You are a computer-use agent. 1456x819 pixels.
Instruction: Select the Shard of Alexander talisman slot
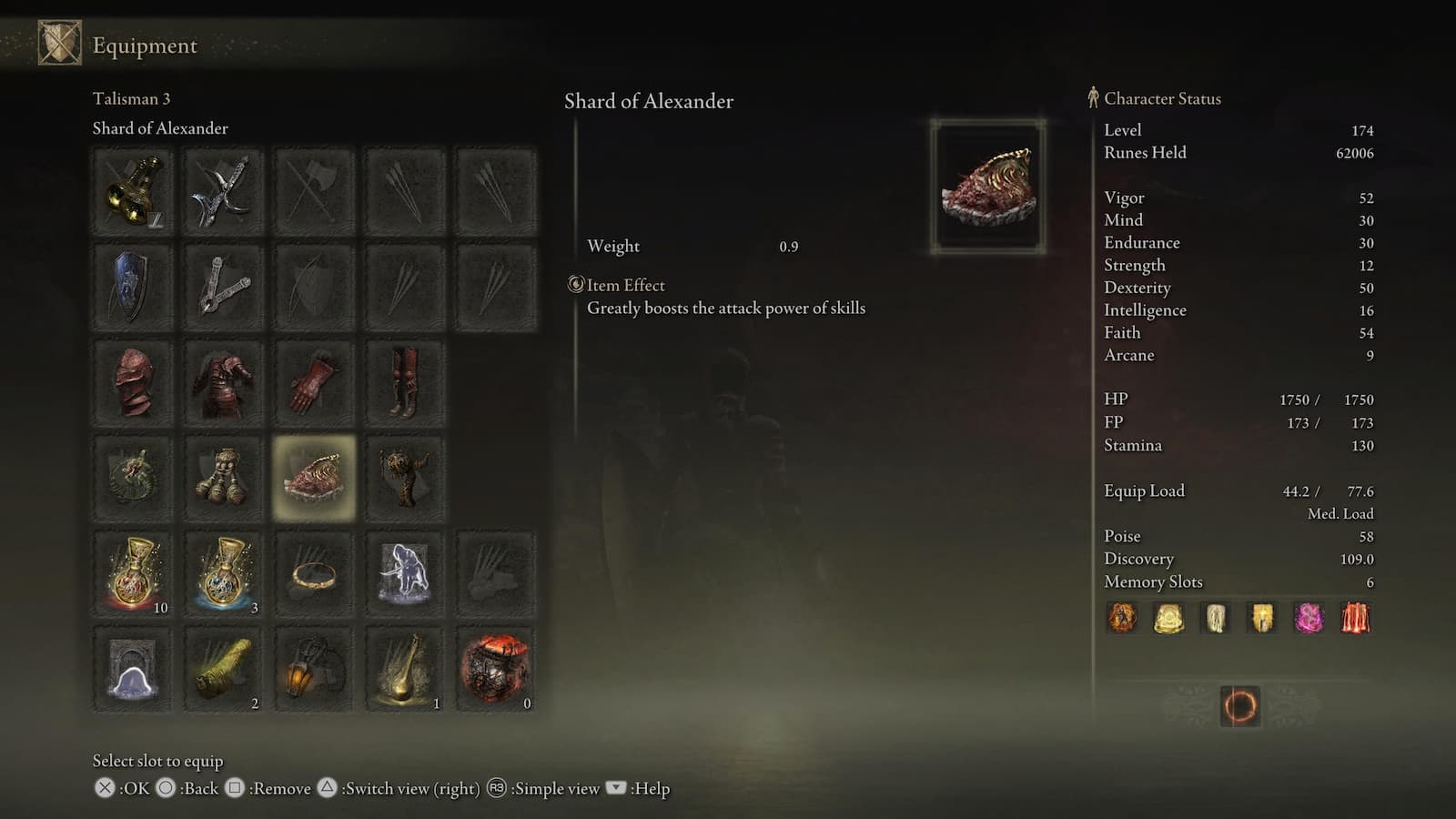pos(314,476)
